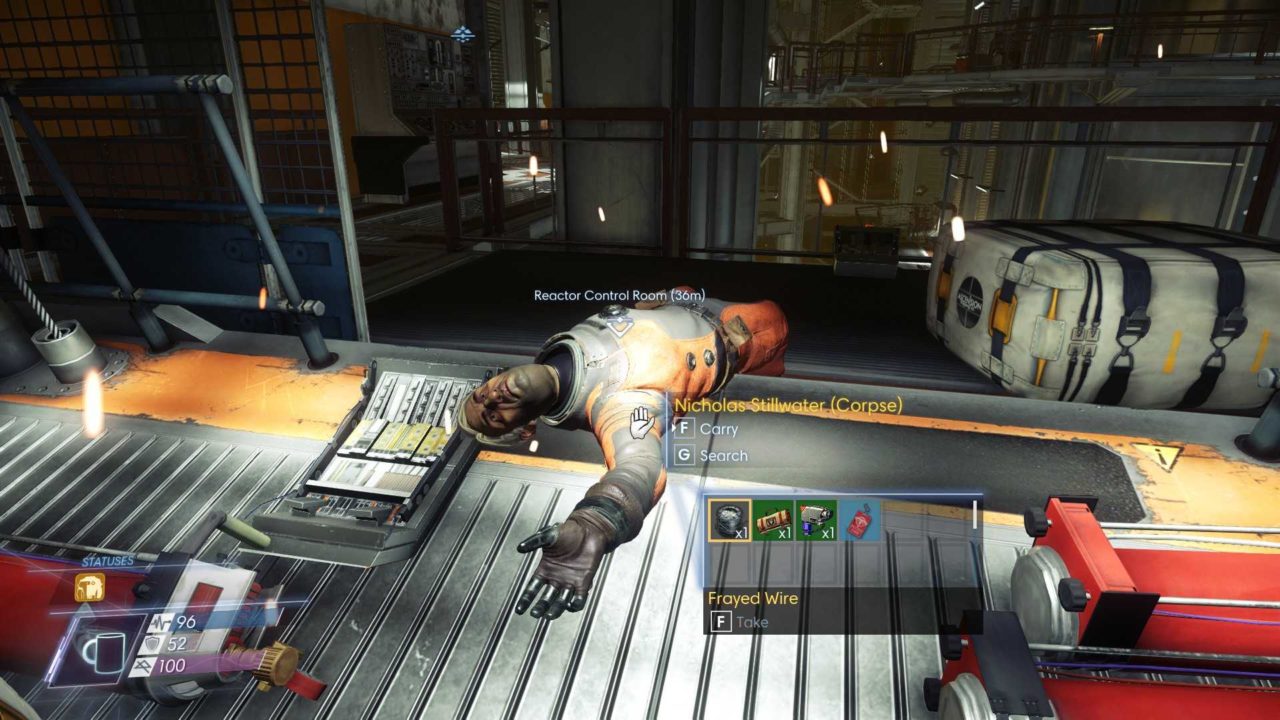Select the Frayed Wire loot slot
Screen dimensions: 1280x720
[x=729, y=520]
